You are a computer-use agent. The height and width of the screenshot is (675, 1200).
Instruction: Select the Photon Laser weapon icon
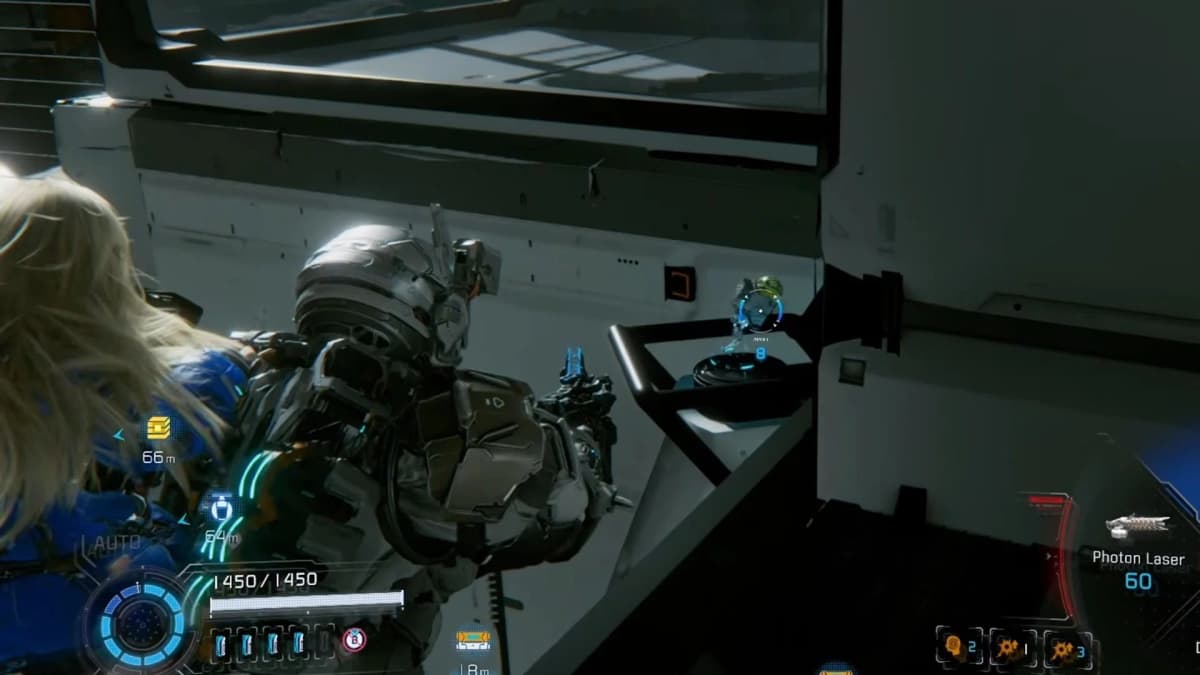1136,526
